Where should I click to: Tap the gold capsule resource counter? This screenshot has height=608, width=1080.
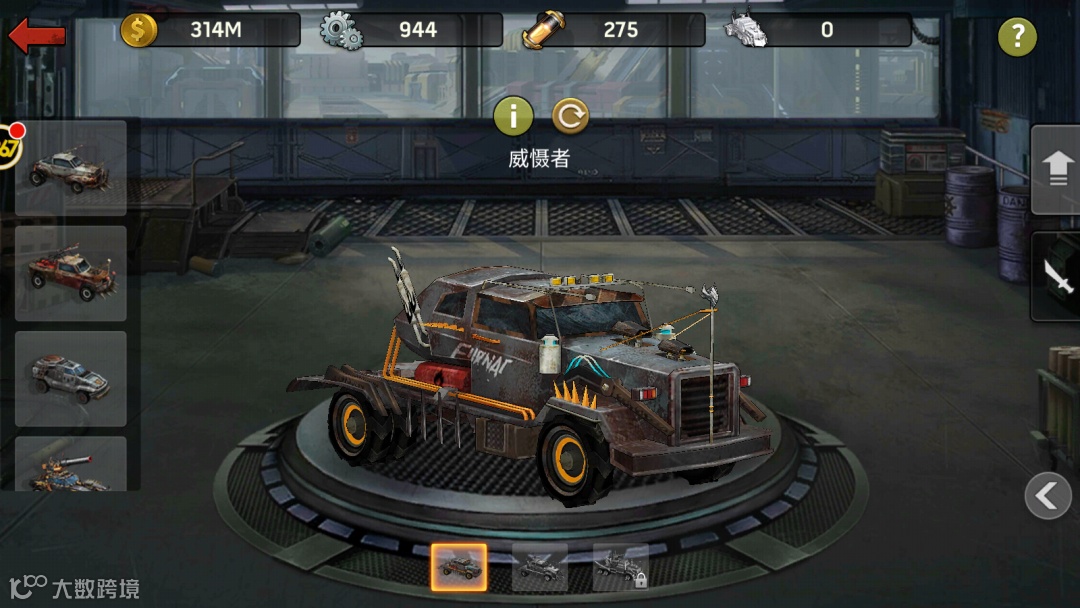[614, 30]
